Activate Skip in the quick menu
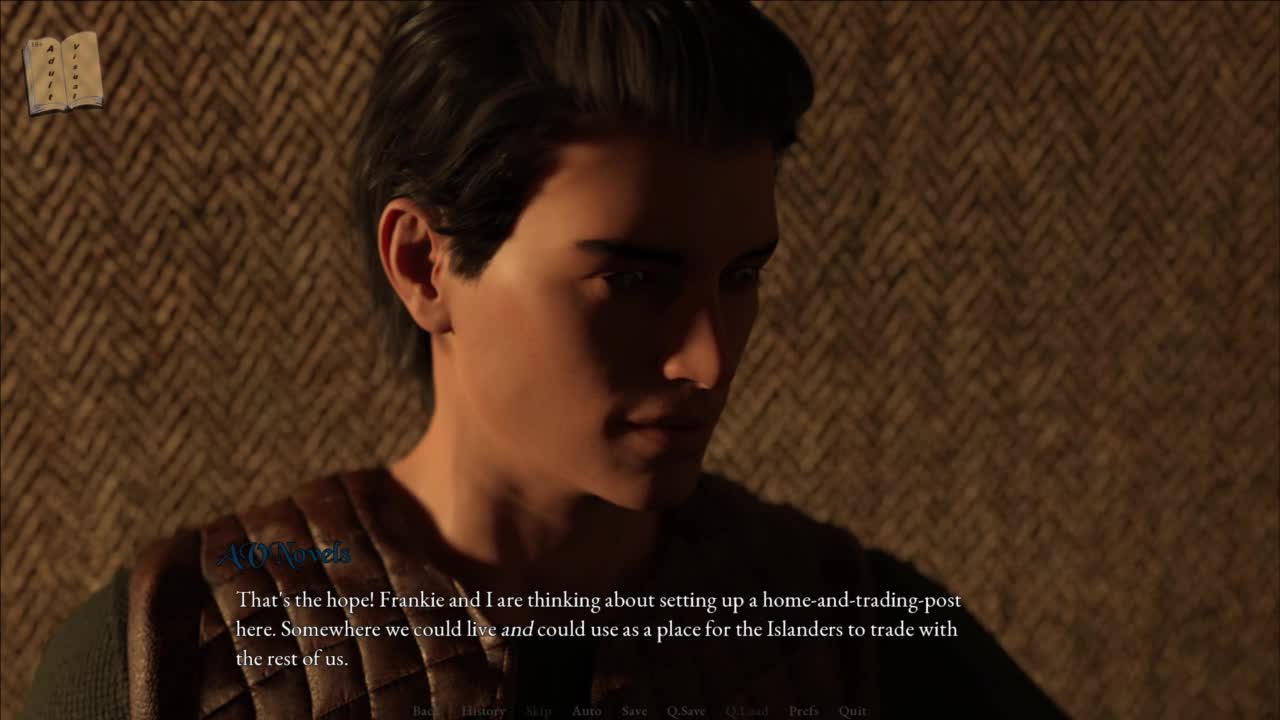 point(538,711)
